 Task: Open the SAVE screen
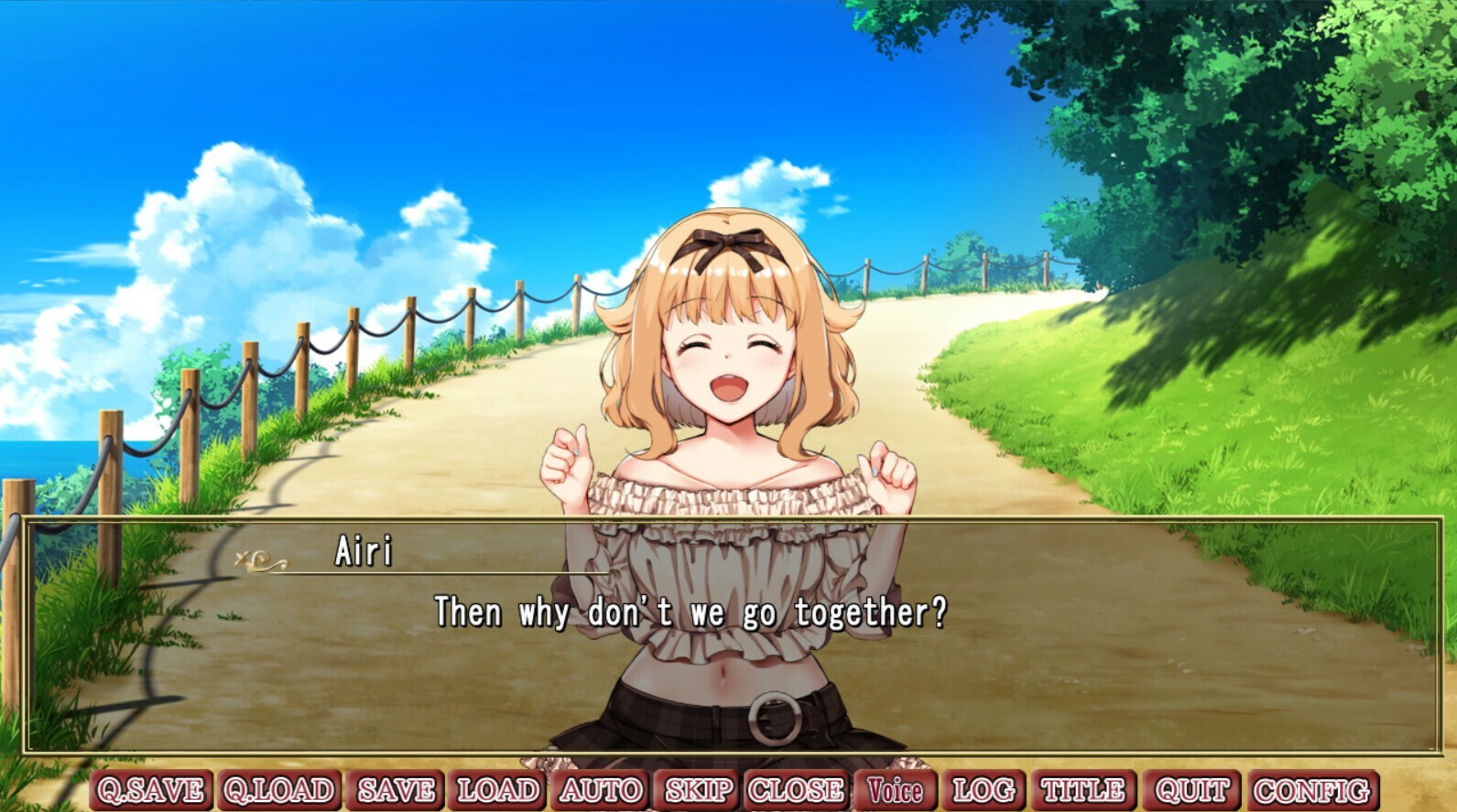click(x=396, y=789)
